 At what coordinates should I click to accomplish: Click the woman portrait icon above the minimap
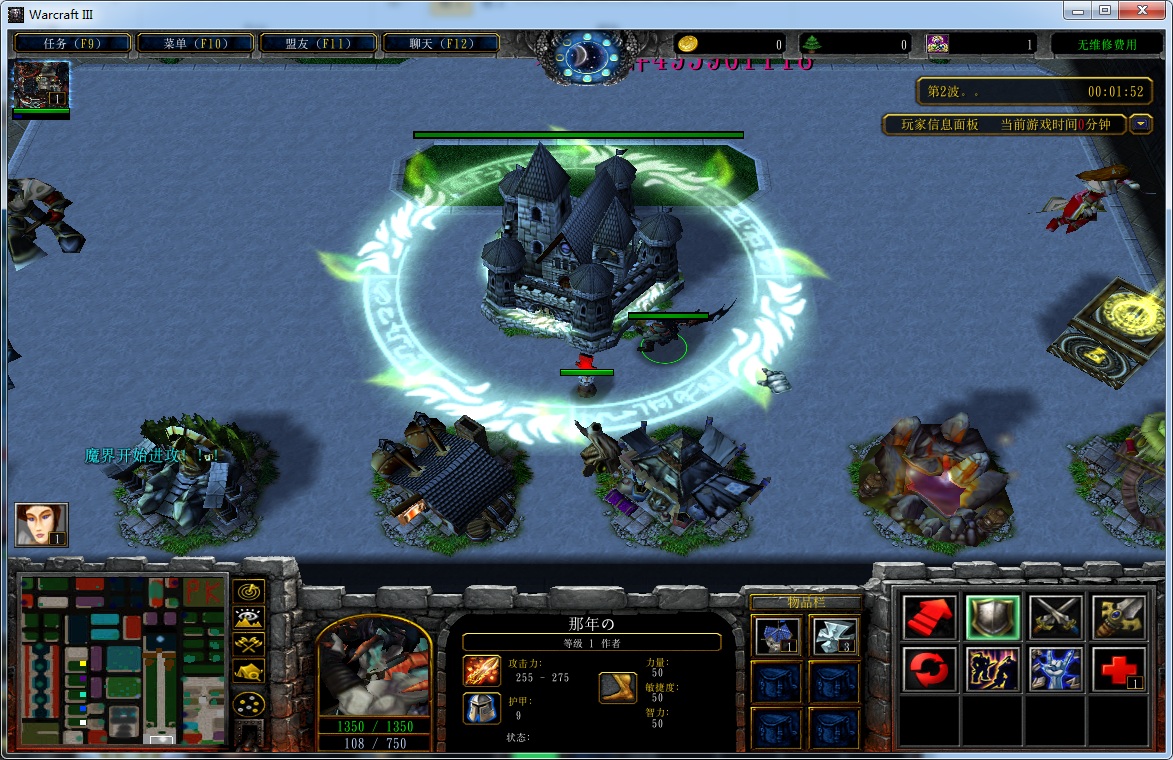[x=42, y=524]
